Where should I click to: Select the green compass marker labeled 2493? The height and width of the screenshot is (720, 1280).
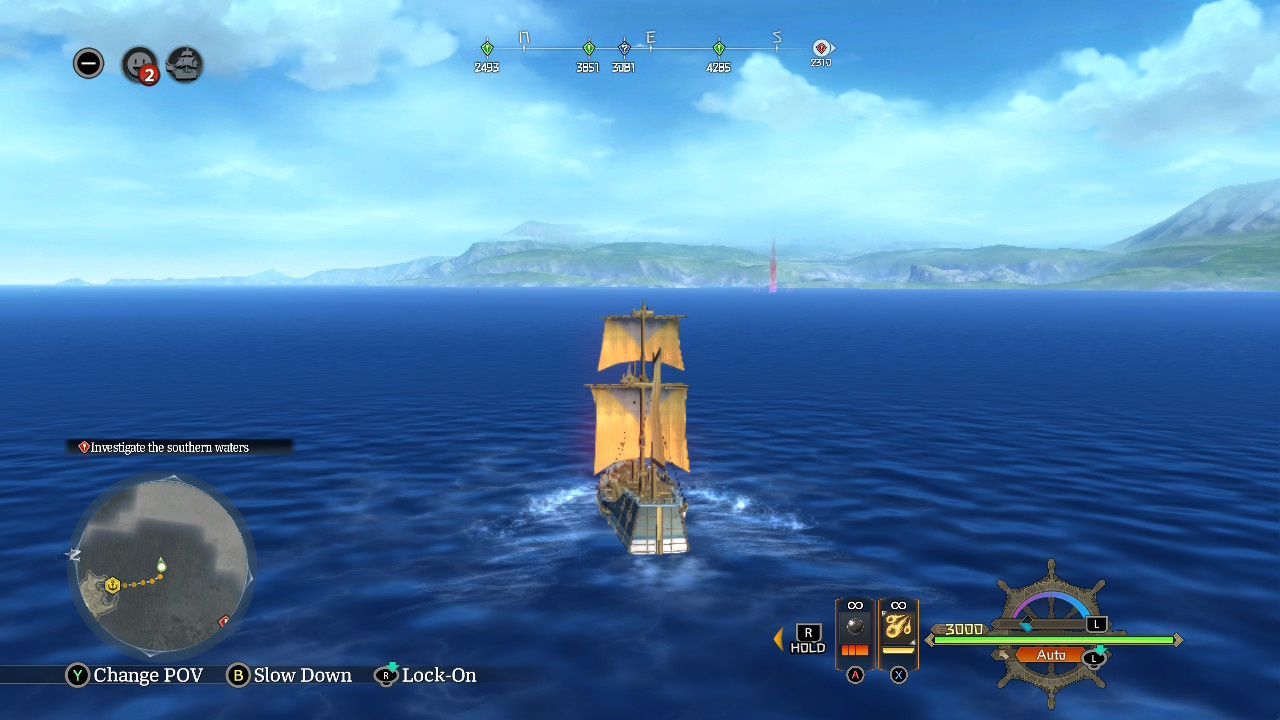[x=487, y=47]
